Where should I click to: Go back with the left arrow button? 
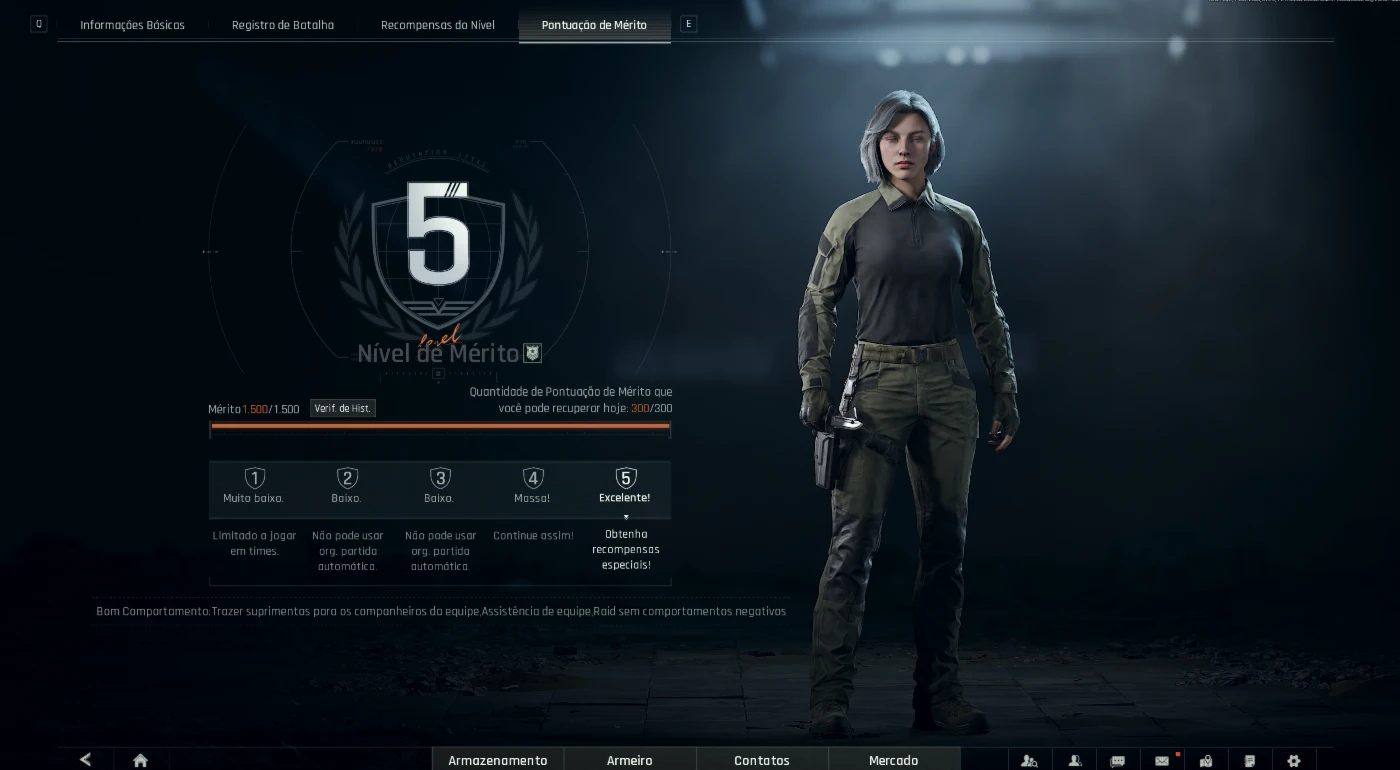86,760
